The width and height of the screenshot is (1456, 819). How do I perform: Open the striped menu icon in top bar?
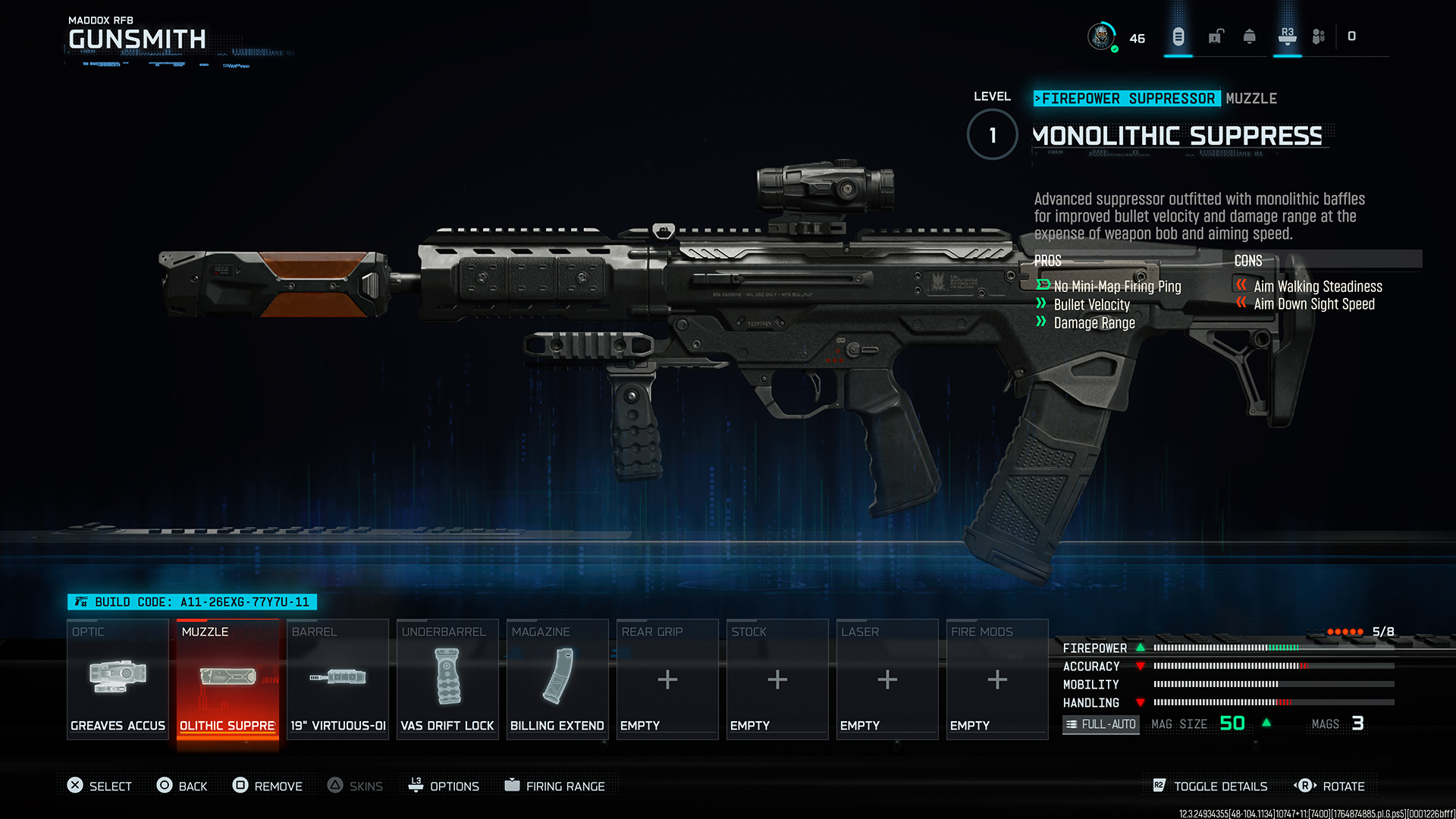(x=1178, y=36)
